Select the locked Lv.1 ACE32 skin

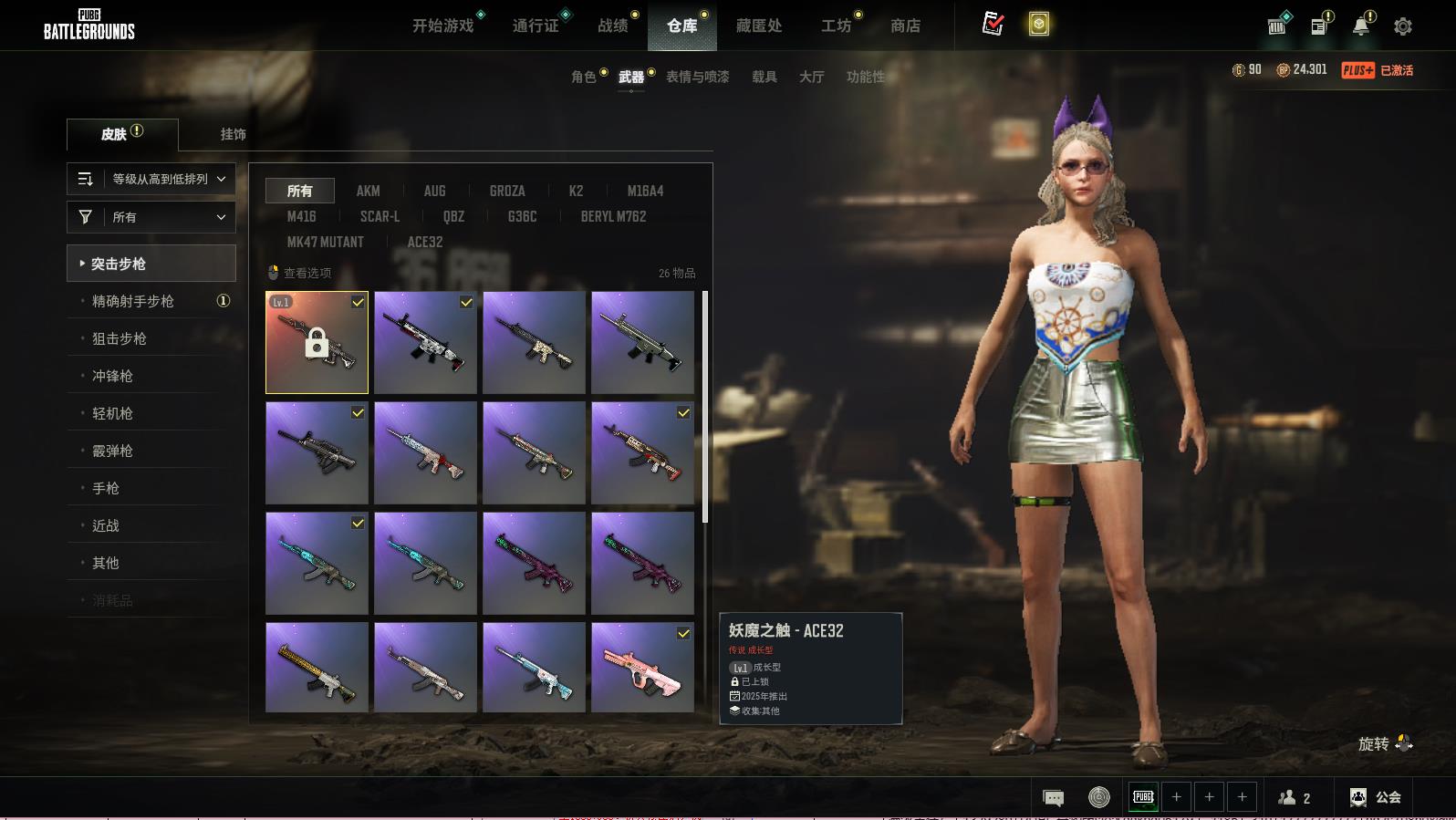point(317,343)
